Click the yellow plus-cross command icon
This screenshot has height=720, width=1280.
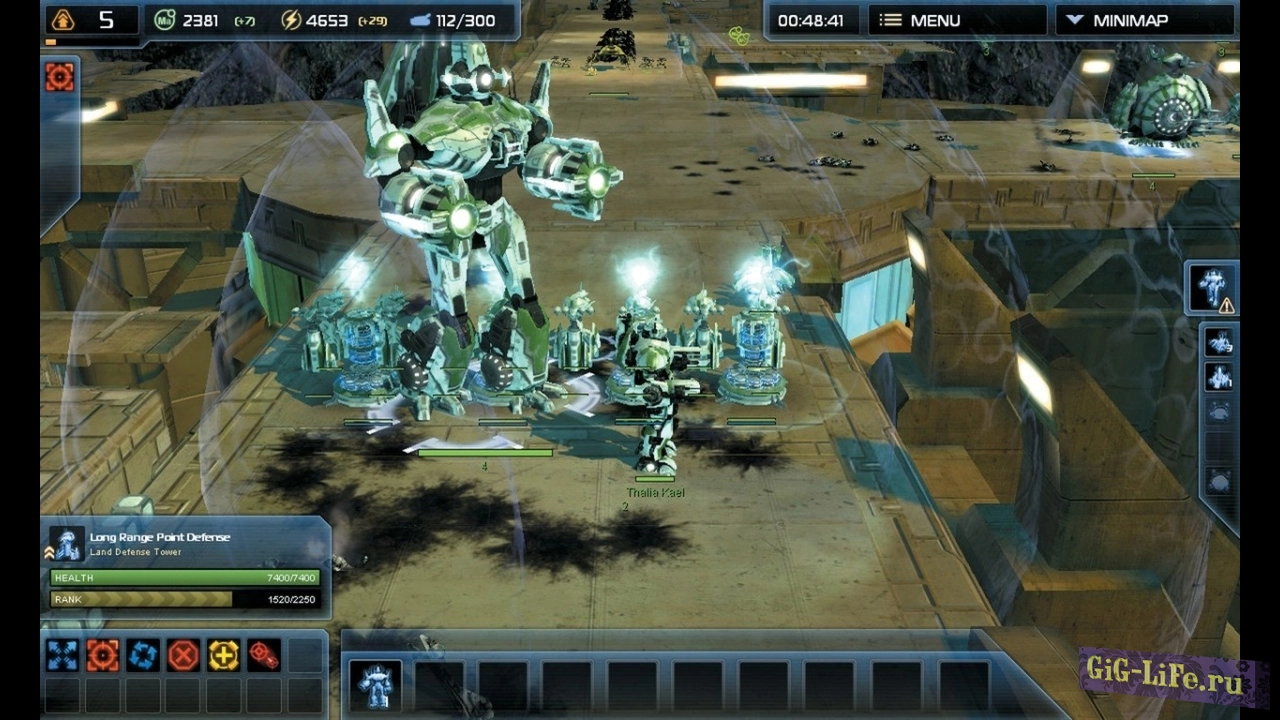223,656
